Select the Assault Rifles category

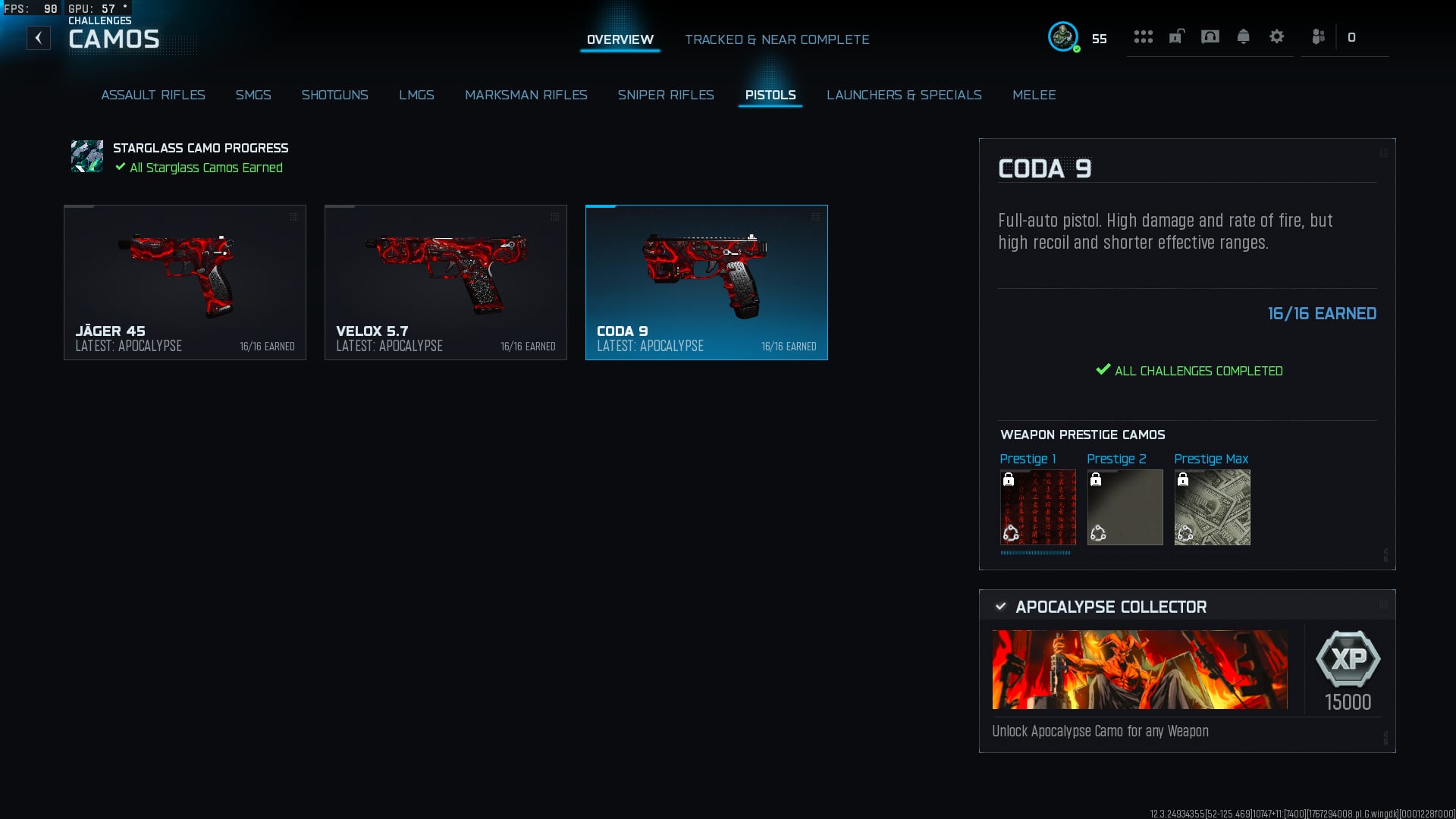(153, 95)
